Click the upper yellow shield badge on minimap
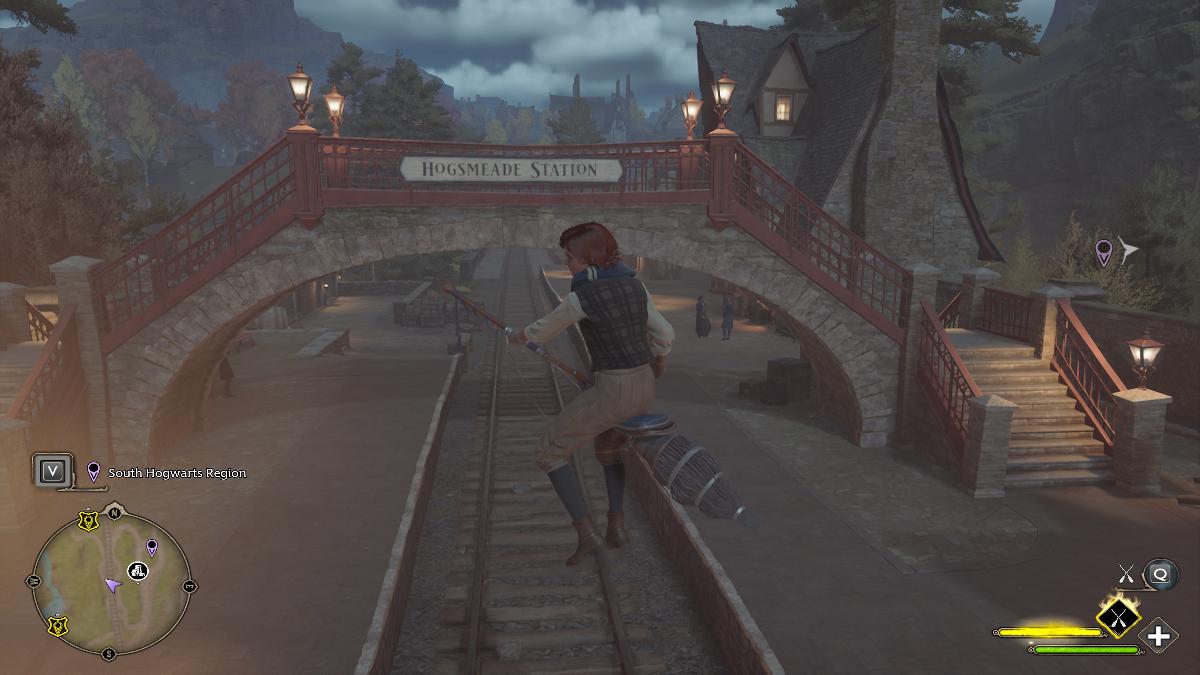1200x675 pixels. (90, 521)
